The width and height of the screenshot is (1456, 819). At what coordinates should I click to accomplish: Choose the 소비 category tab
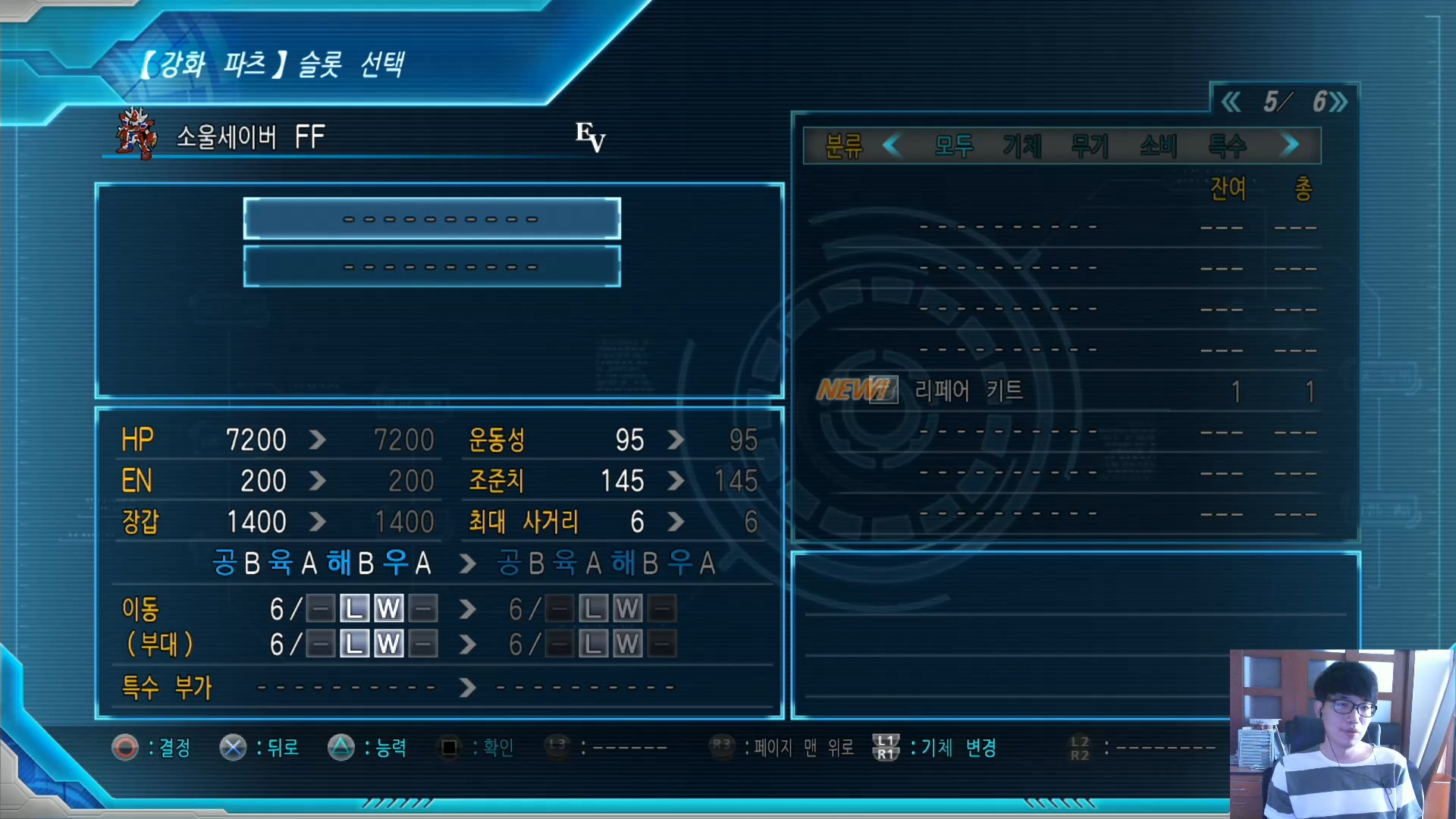tap(1158, 146)
